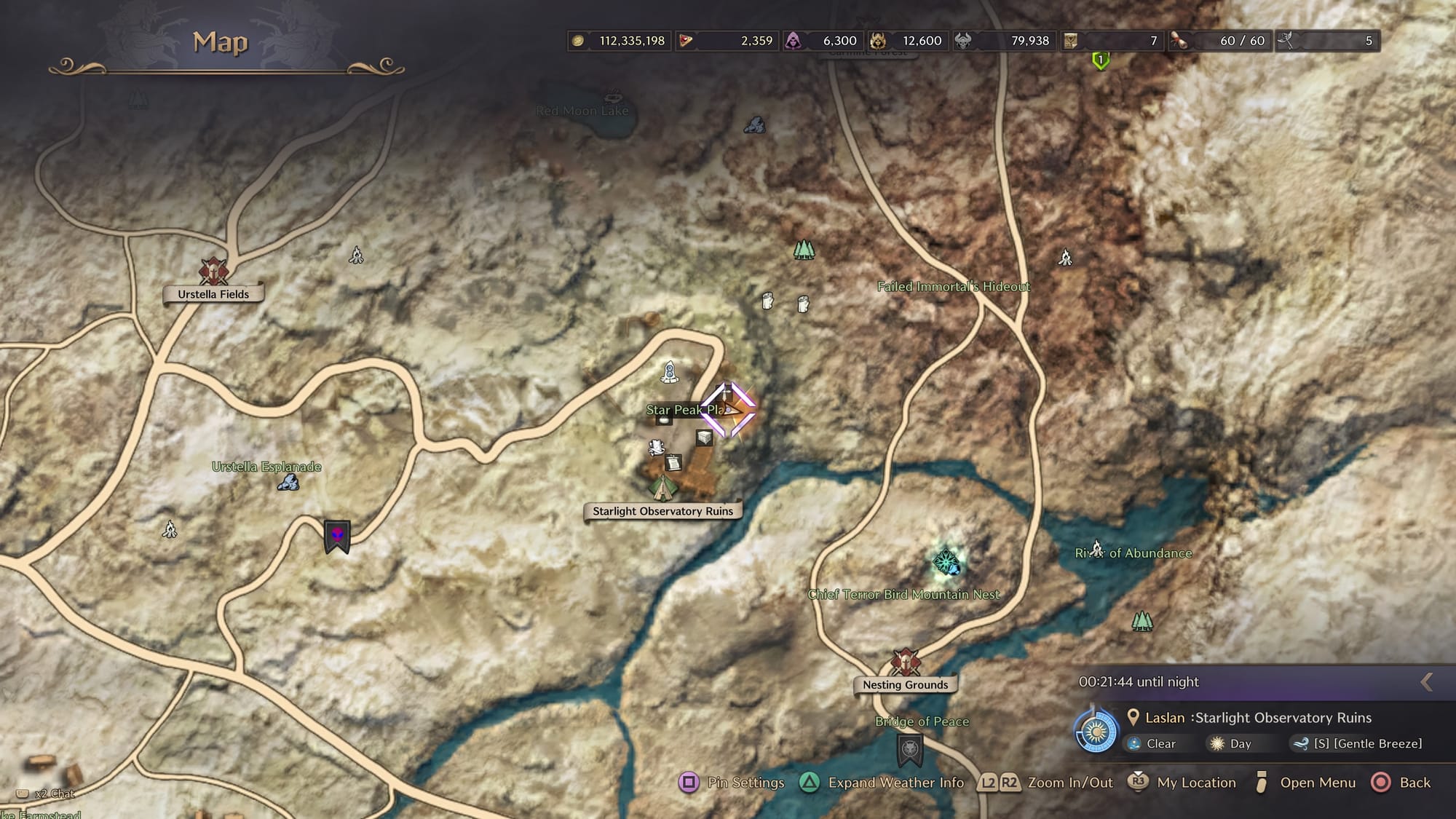Collapse the weather info panel arrow
The image size is (1456, 819).
(x=1427, y=682)
